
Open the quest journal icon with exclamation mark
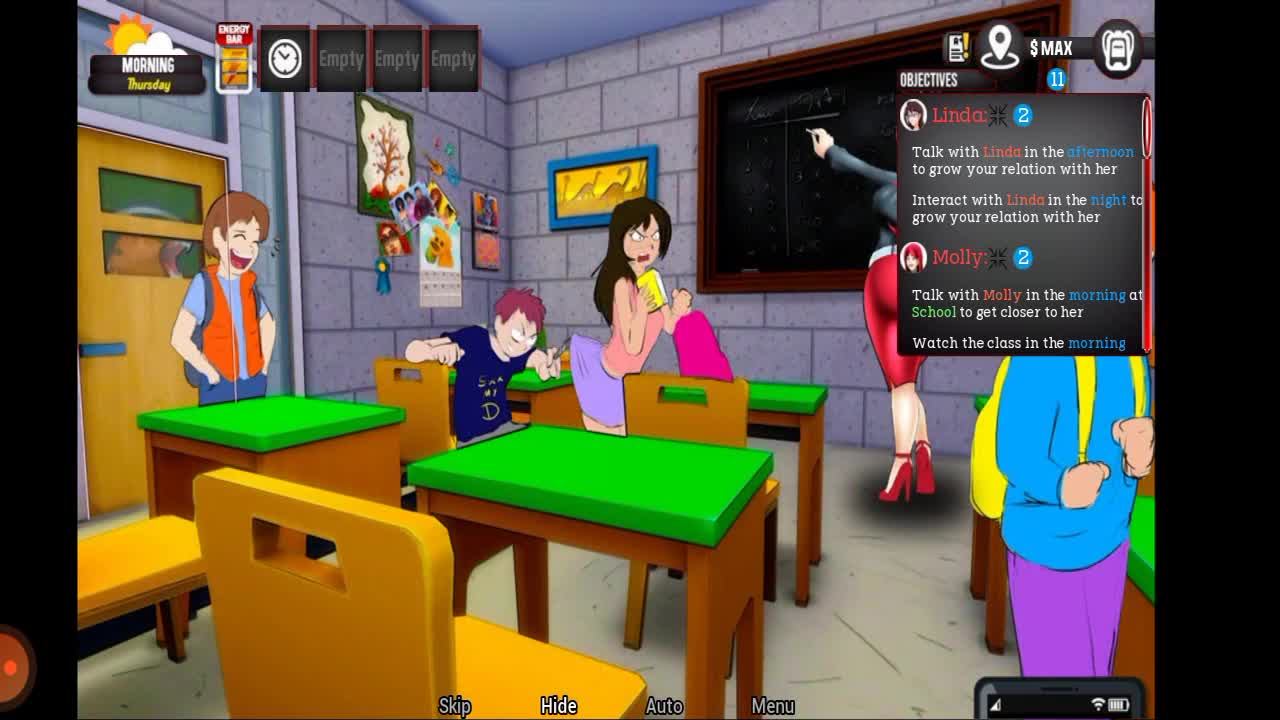click(x=958, y=47)
